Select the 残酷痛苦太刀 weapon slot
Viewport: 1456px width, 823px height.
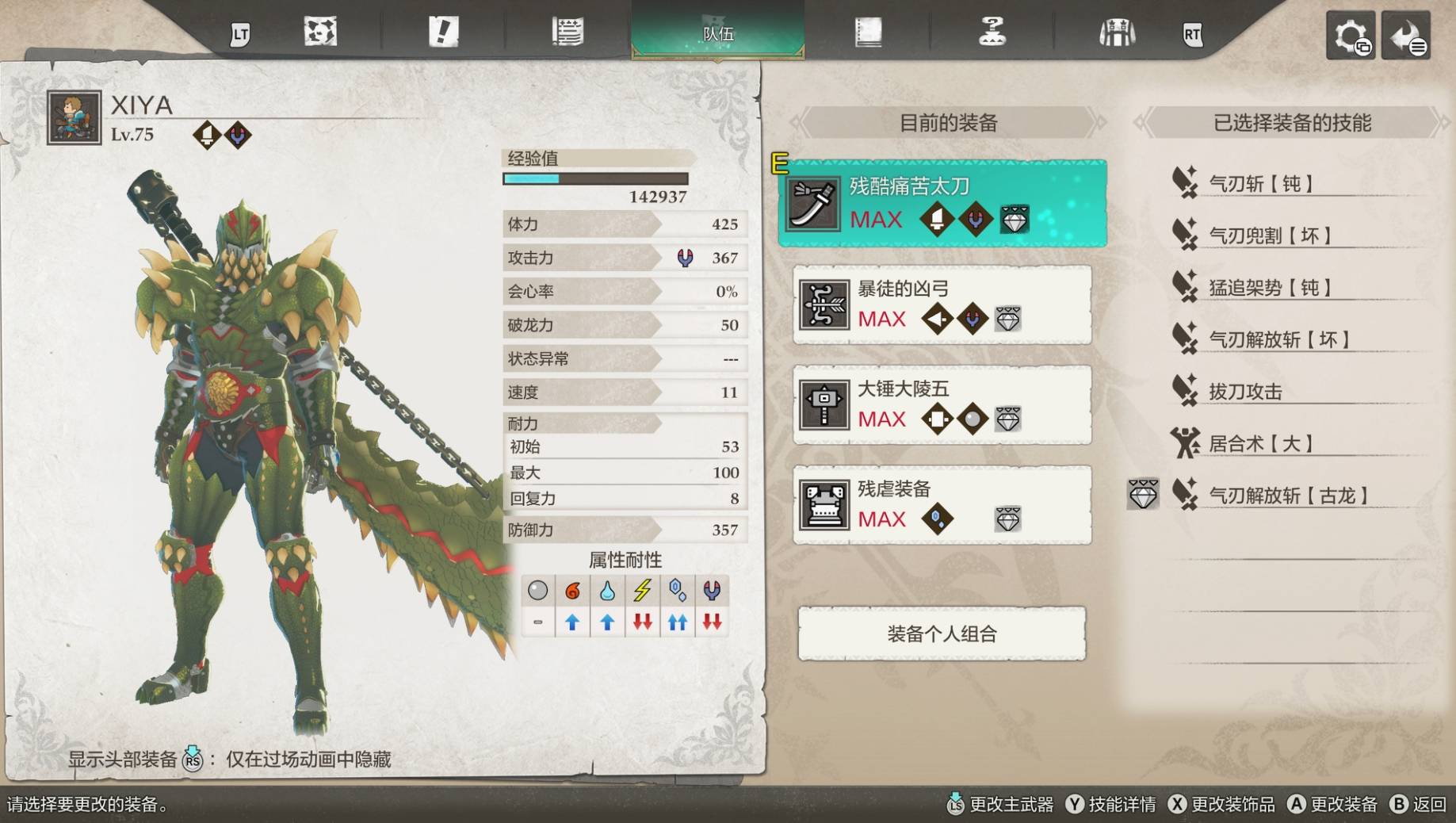click(x=942, y=204)
